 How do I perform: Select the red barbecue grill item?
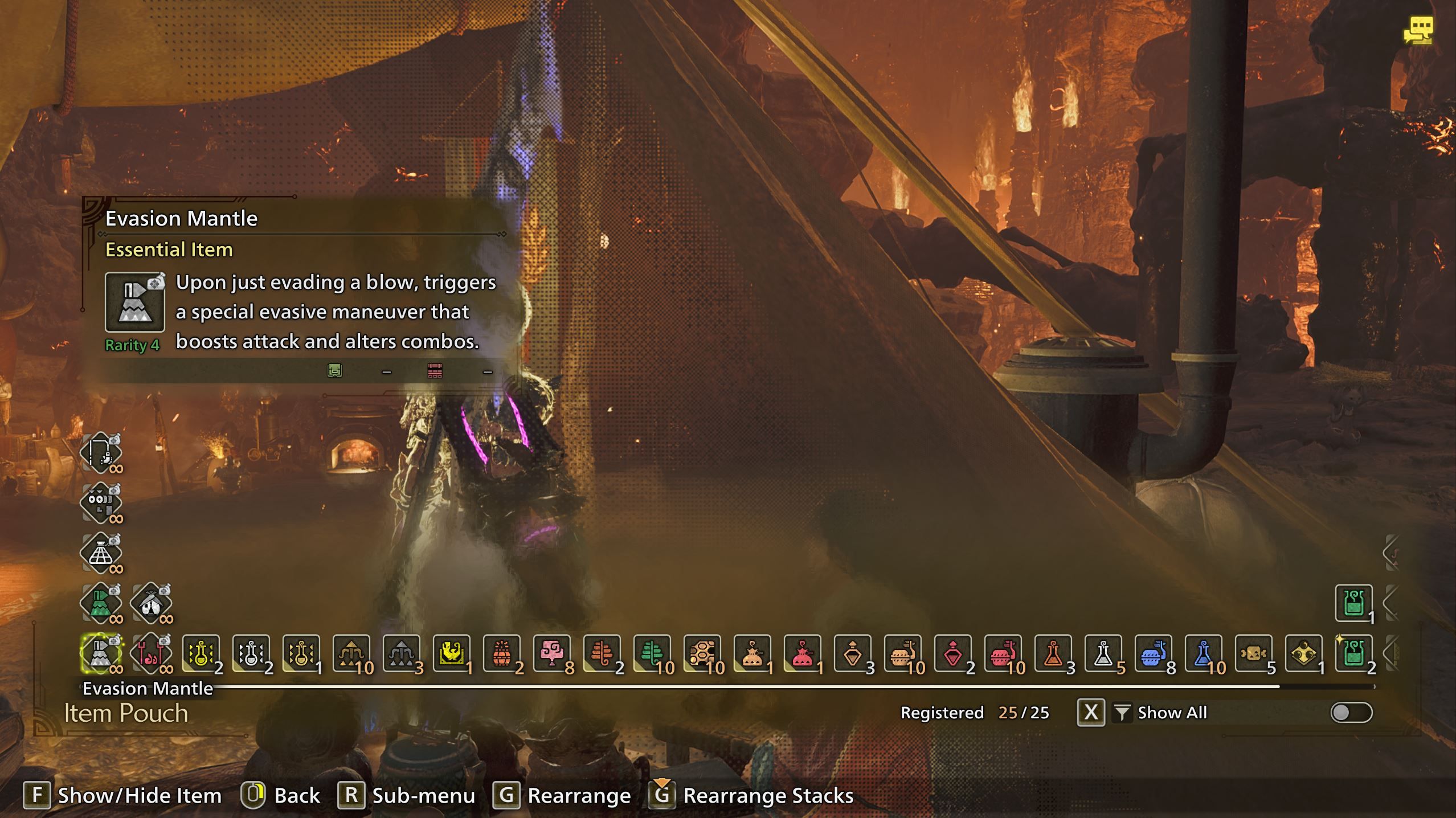(151, 653)
